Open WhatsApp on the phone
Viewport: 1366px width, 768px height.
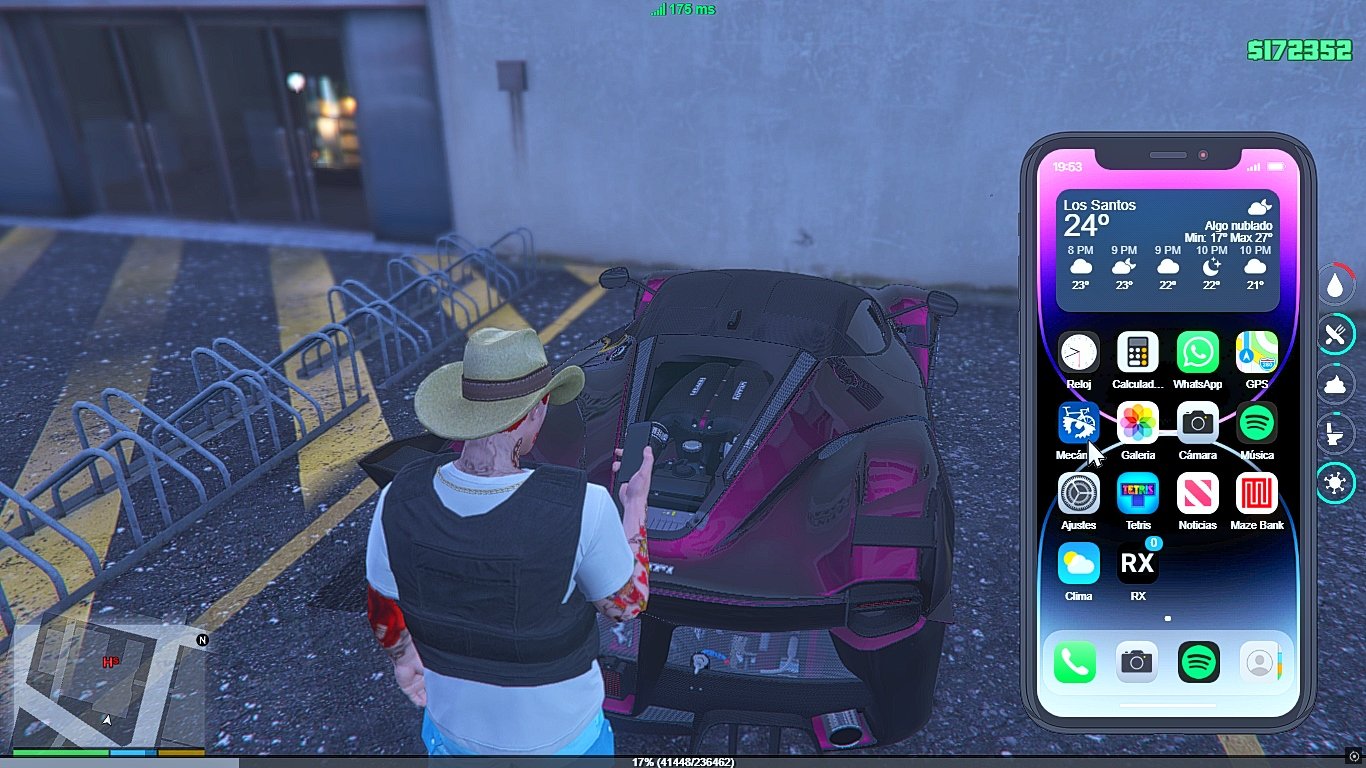tap(1197, 352)
